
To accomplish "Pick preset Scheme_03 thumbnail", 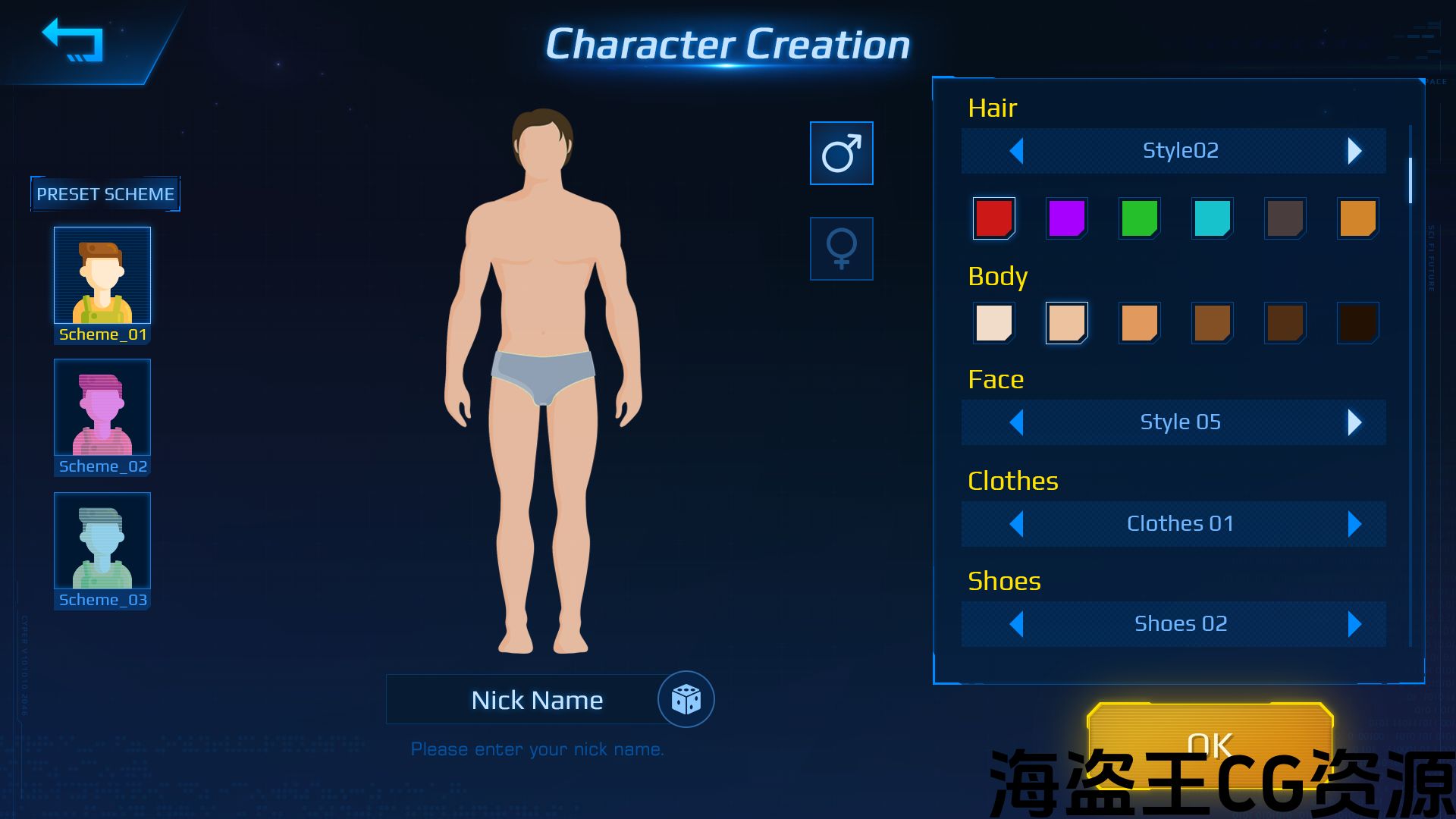I will (x=102, y=541).
